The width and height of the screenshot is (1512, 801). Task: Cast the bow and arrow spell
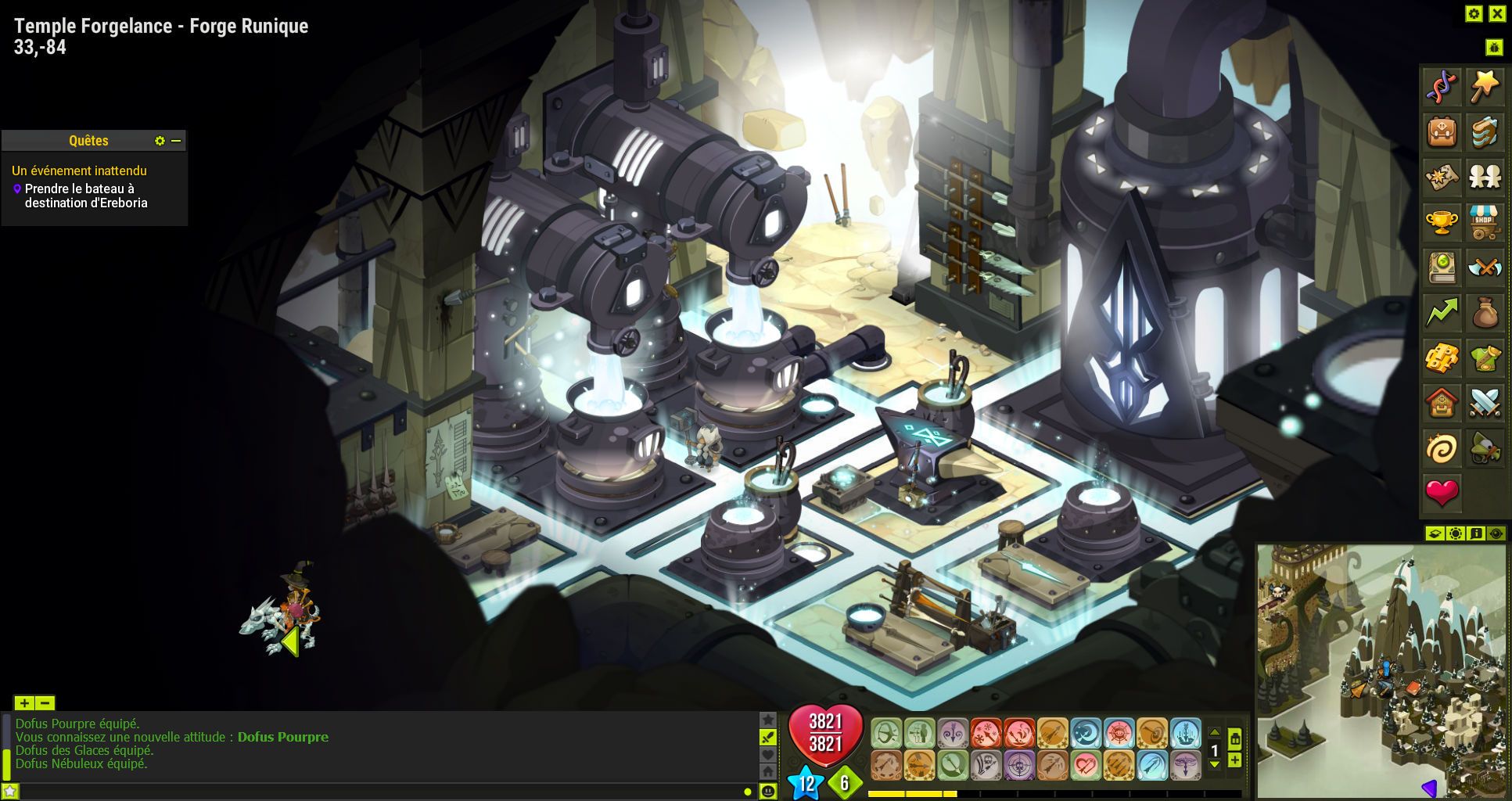(x=886, y=734)
